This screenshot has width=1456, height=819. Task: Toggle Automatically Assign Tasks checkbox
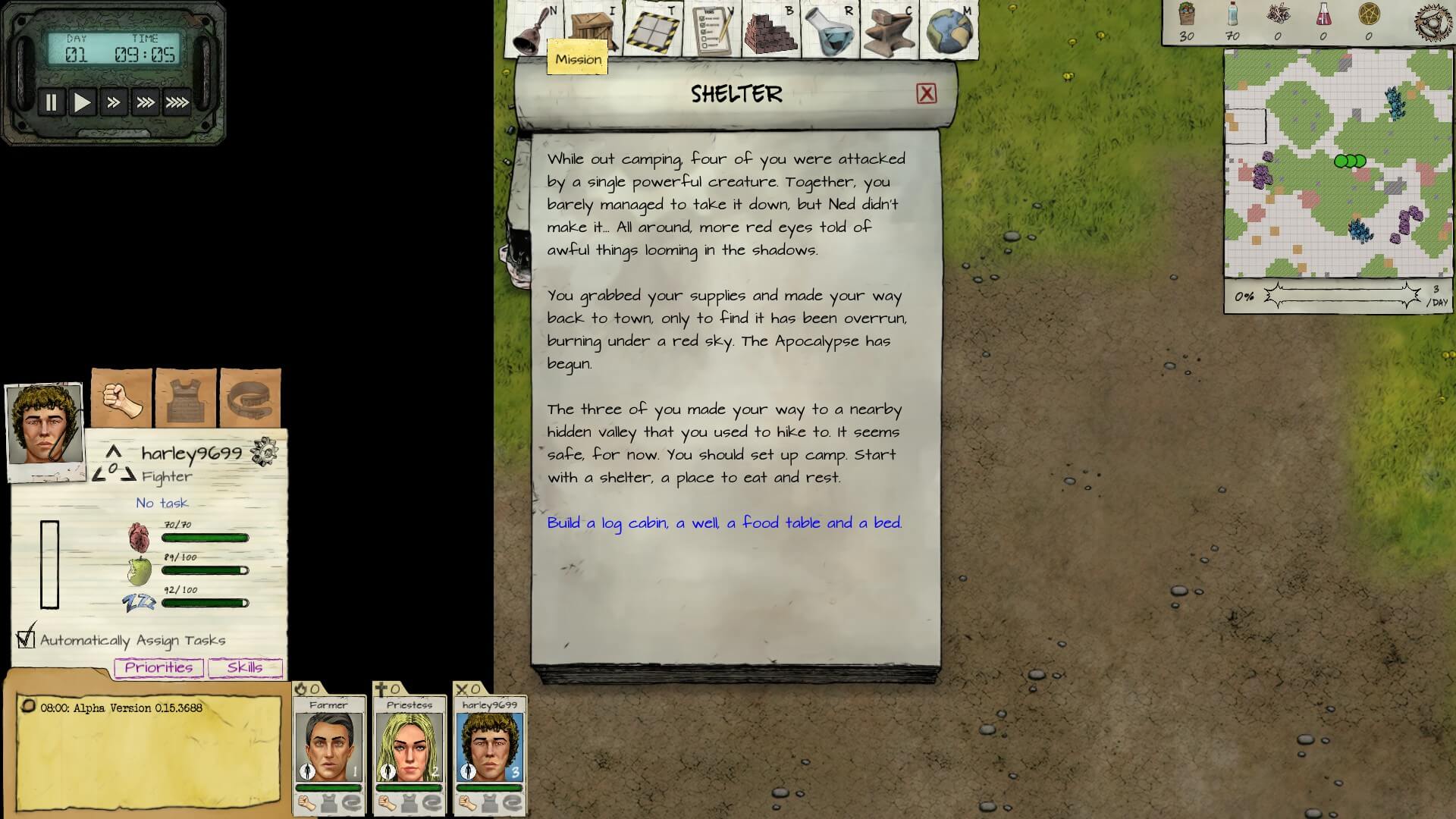[27, 639]
